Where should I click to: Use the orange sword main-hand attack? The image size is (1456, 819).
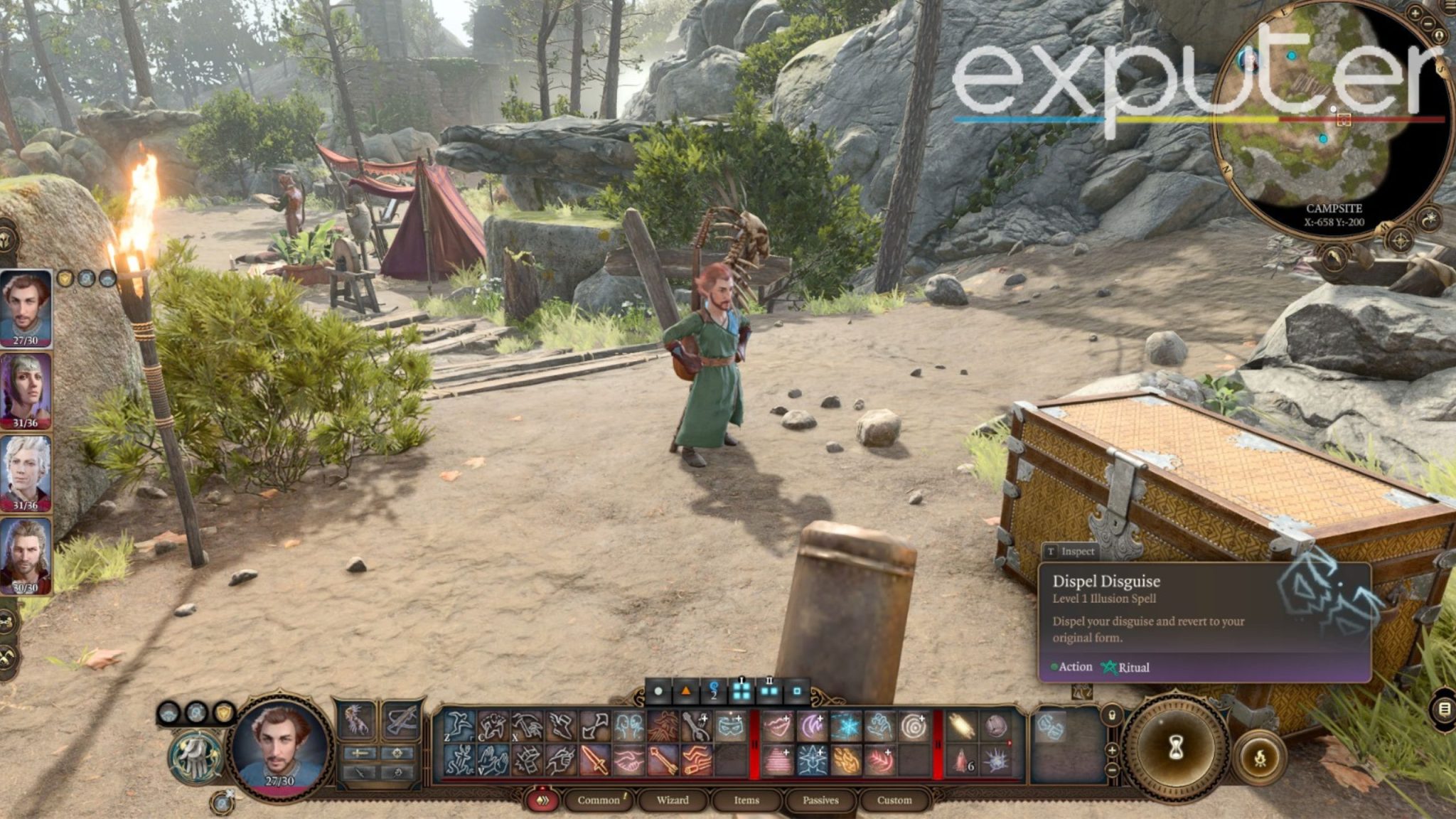click(594, 761)
